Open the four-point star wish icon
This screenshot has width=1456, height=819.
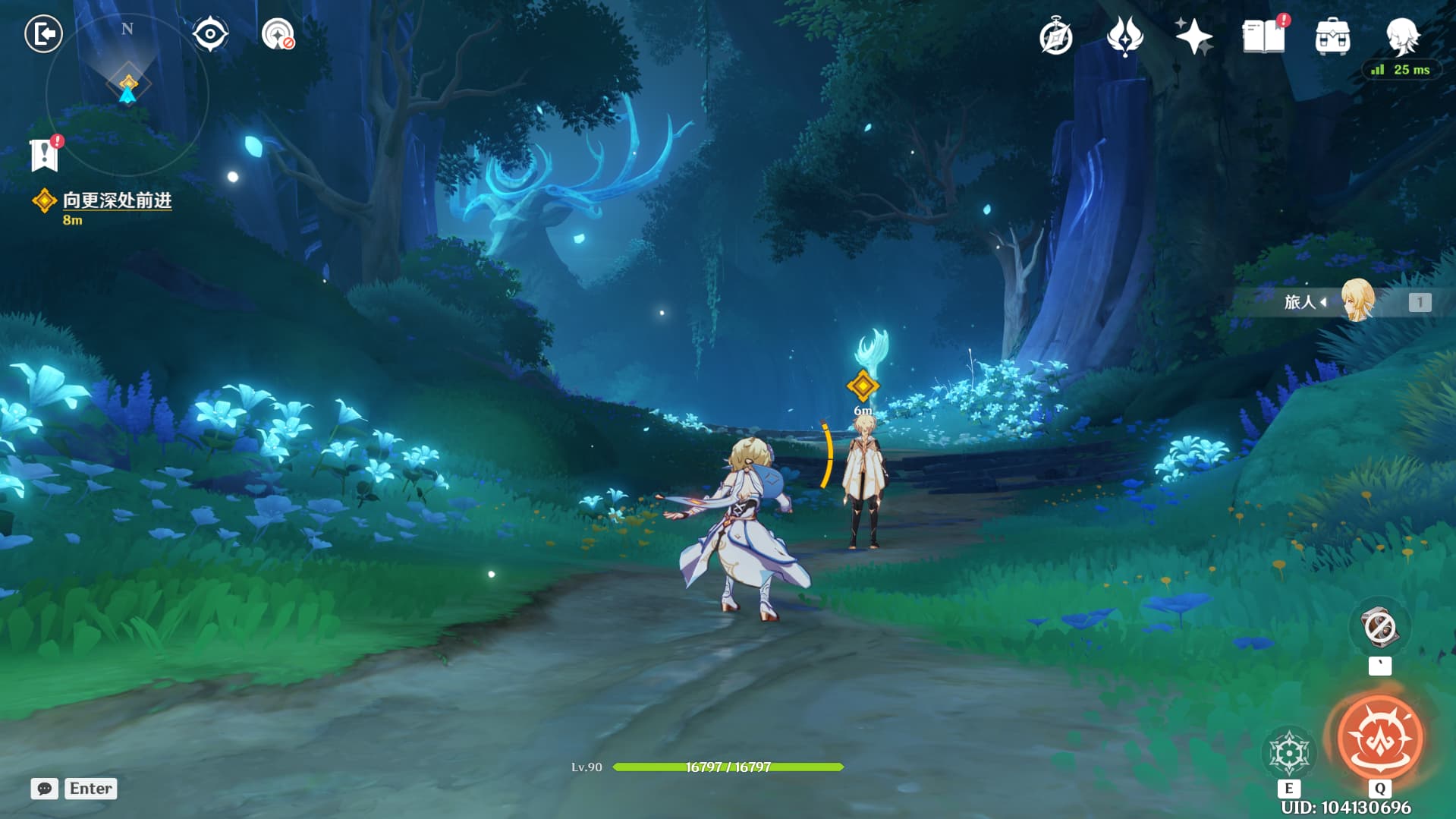1193,36
